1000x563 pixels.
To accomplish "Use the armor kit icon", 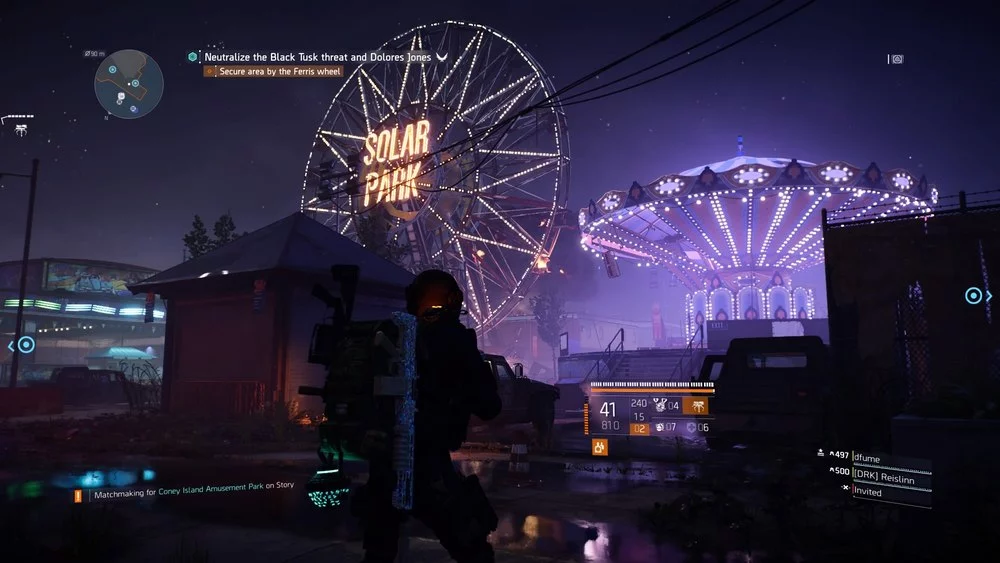I will pos(692,427).
